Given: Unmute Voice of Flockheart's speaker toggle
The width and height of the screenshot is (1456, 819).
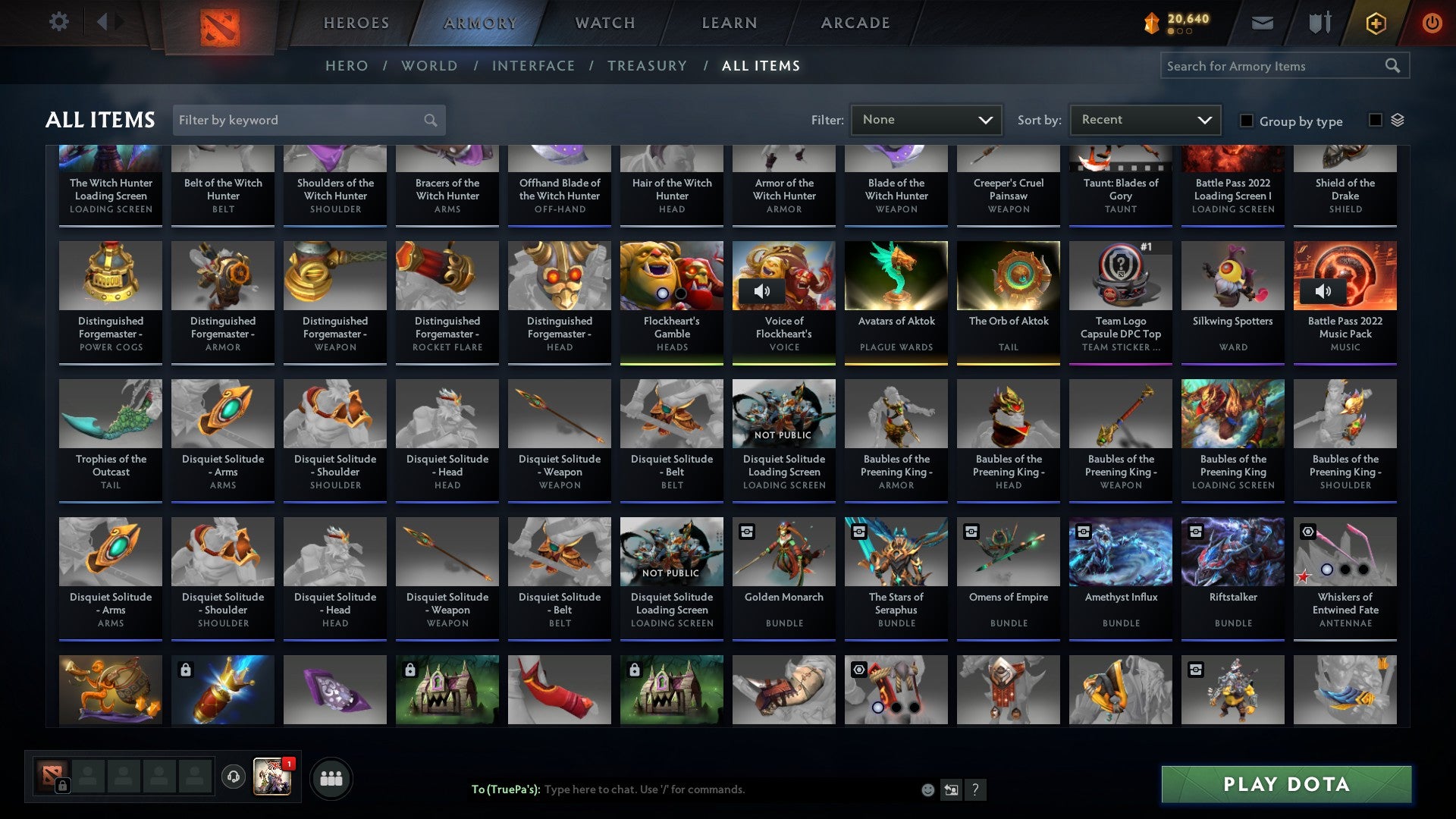Looking at the screenshot, I should pyautogui.click(x=762, y=290).
